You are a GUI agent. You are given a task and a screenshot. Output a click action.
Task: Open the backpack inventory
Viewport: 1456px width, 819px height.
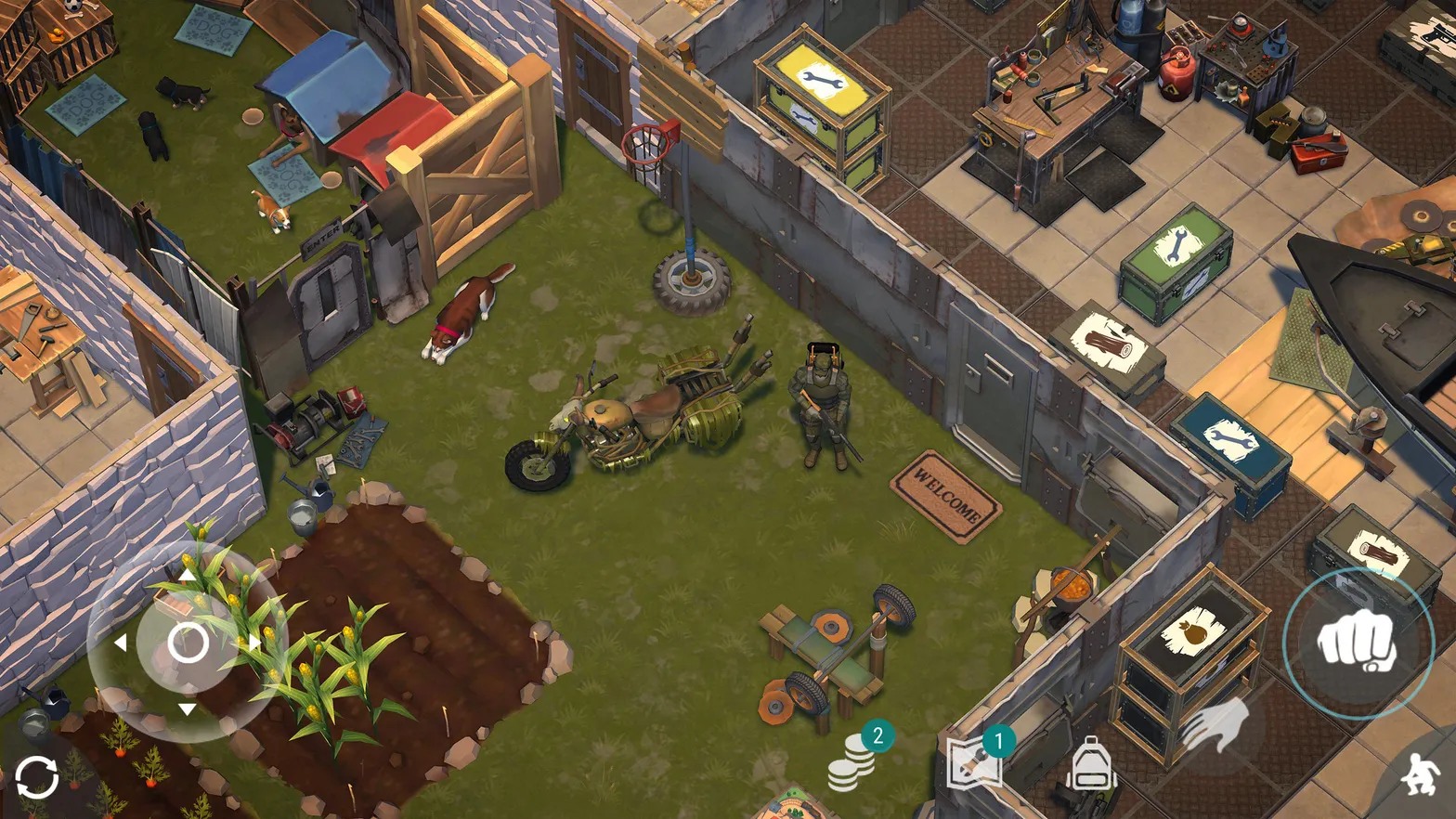pyautogui.click(x=1091, y=763)
